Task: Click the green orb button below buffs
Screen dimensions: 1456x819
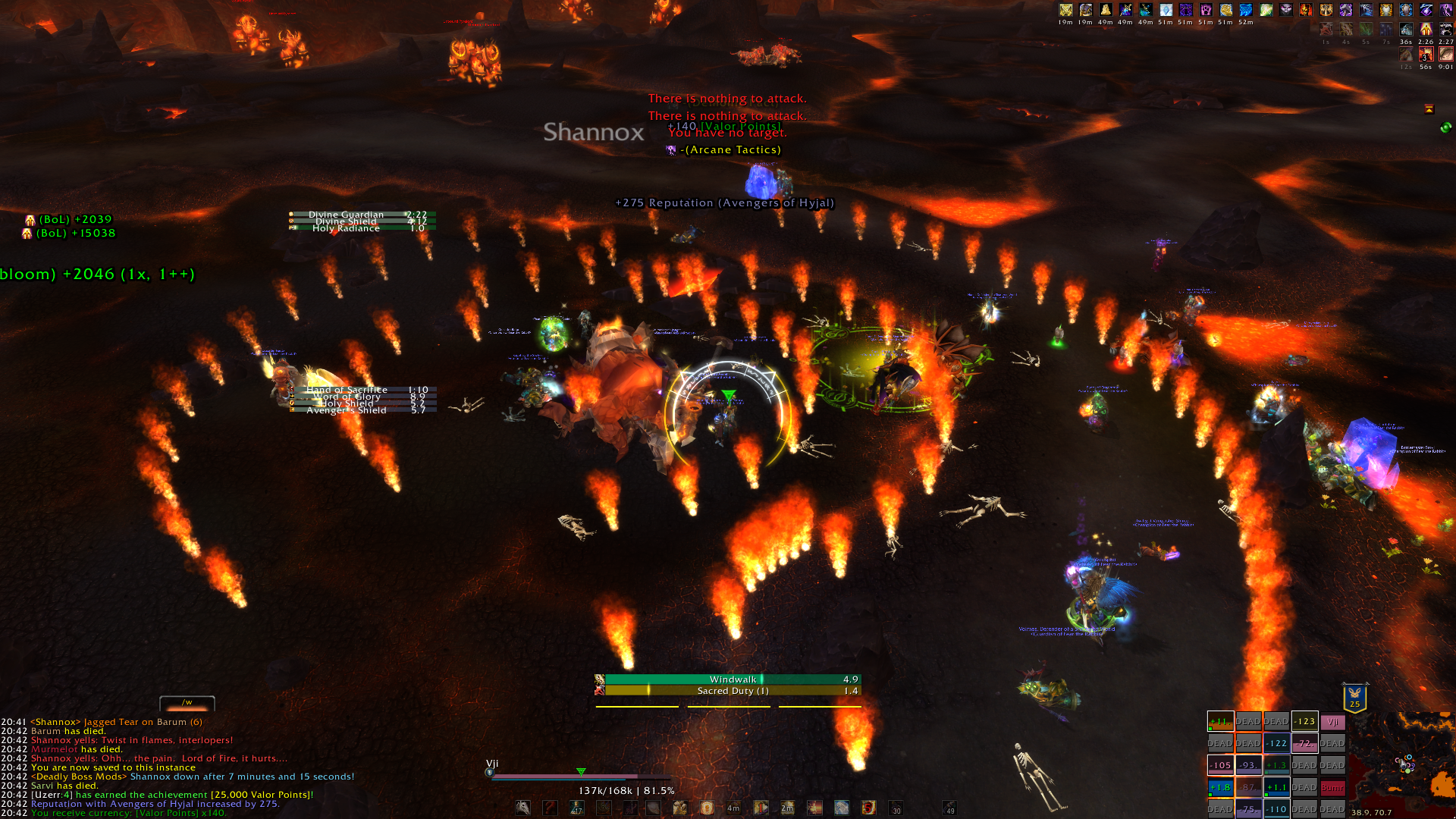Action: coord(1445,127)
